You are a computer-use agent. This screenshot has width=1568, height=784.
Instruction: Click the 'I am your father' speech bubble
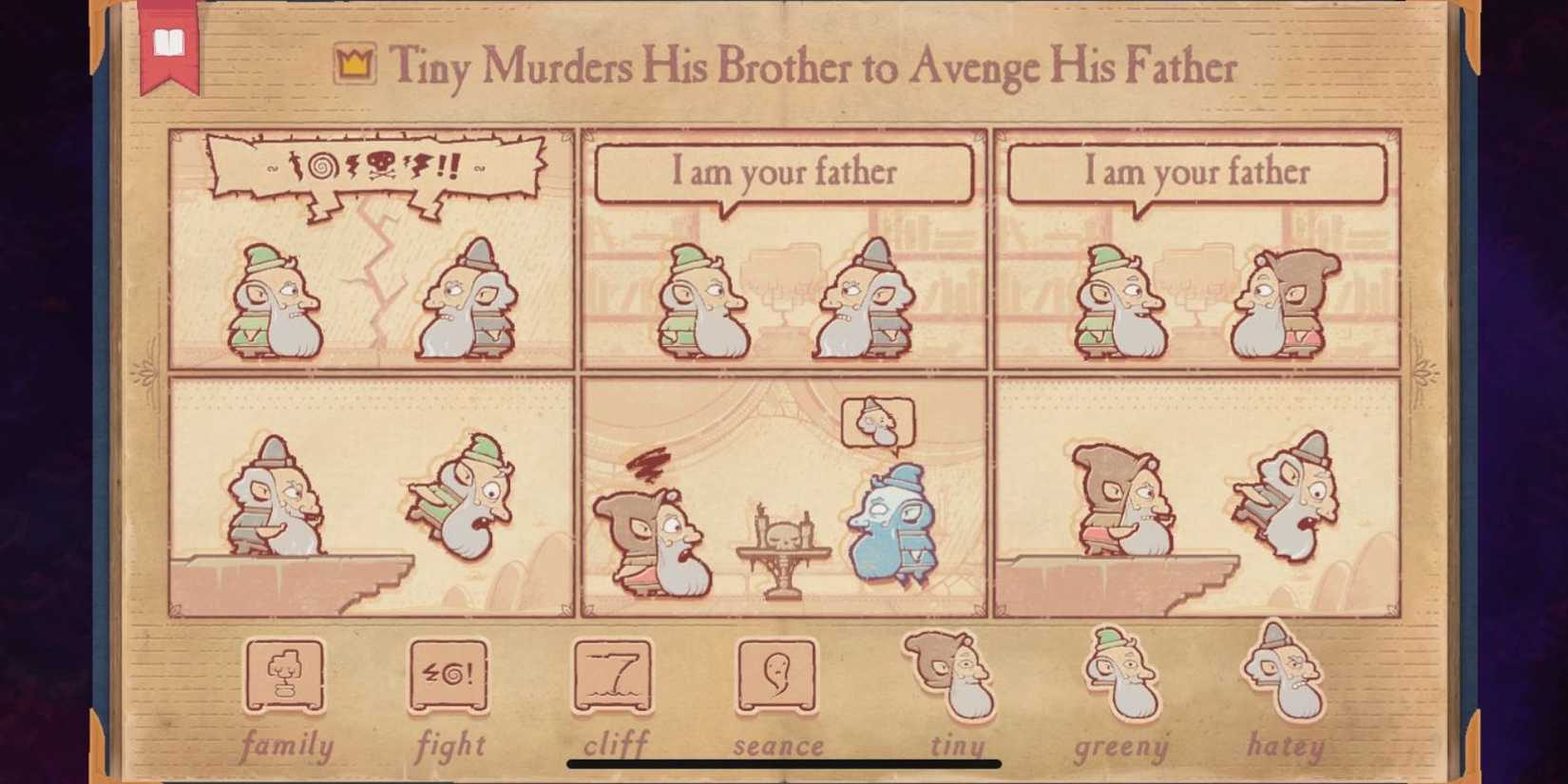tap(784, 173)
